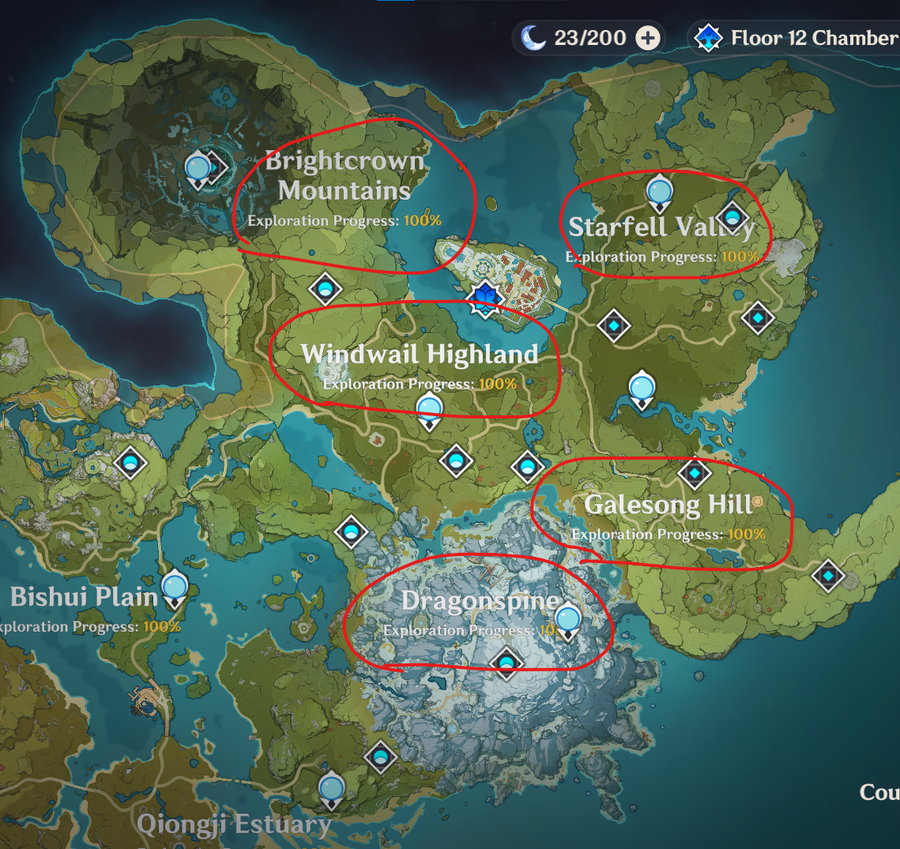Choose the diamond marker overlapping the Starfell Valley label

[x=733, y=215]
